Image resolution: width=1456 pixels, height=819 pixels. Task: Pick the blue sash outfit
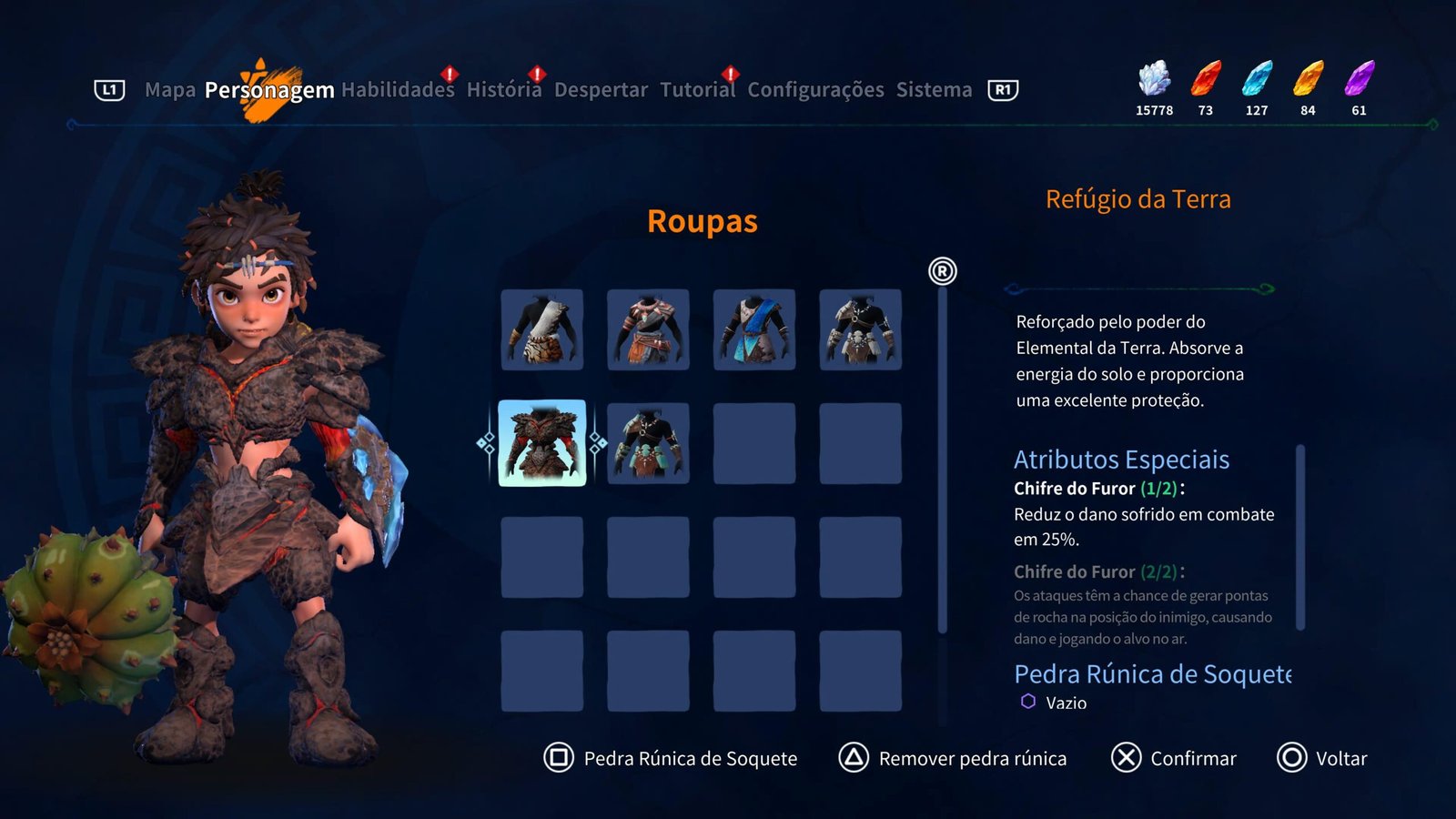tap(754, 329)
